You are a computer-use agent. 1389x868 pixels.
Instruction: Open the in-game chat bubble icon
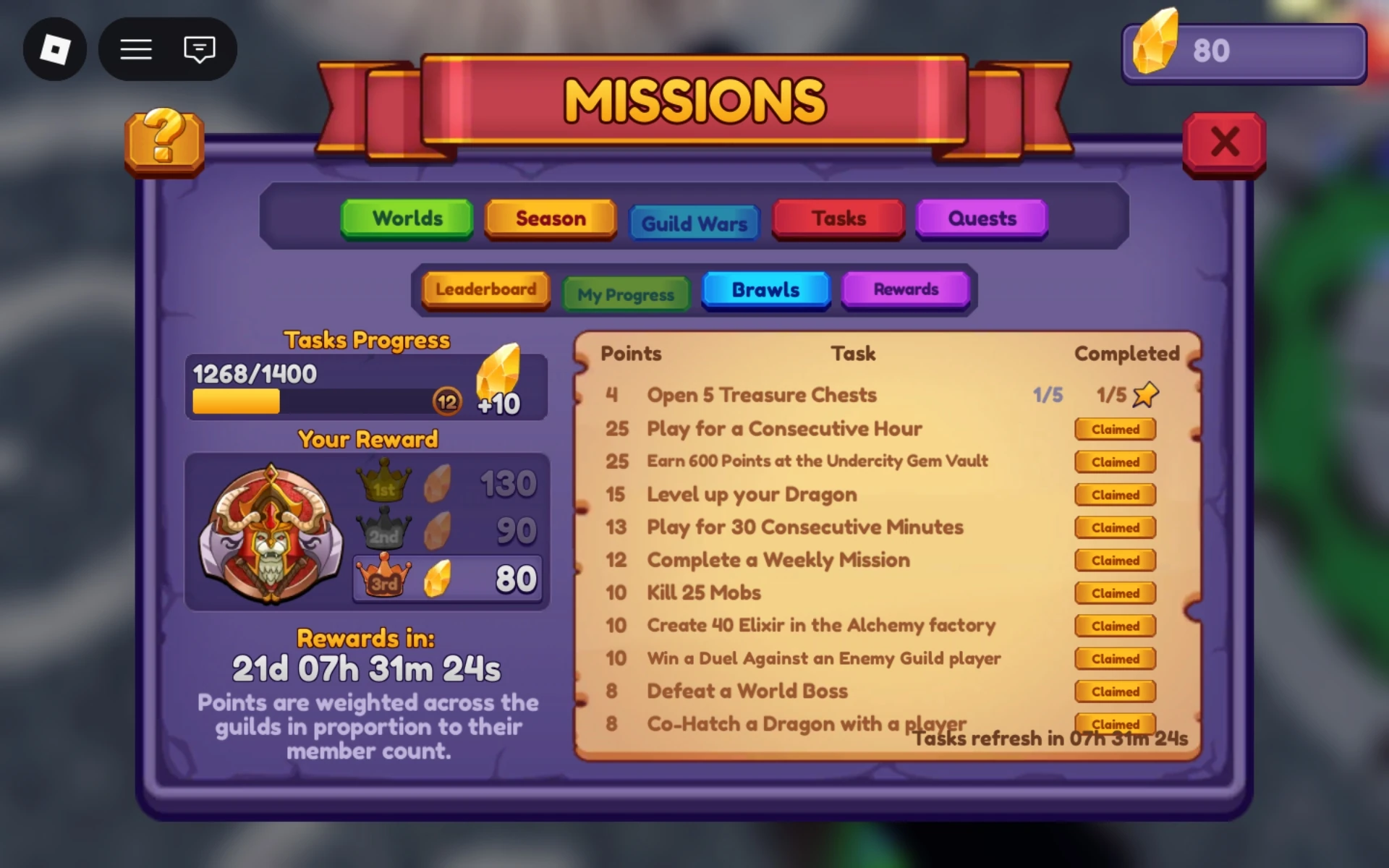198,49
